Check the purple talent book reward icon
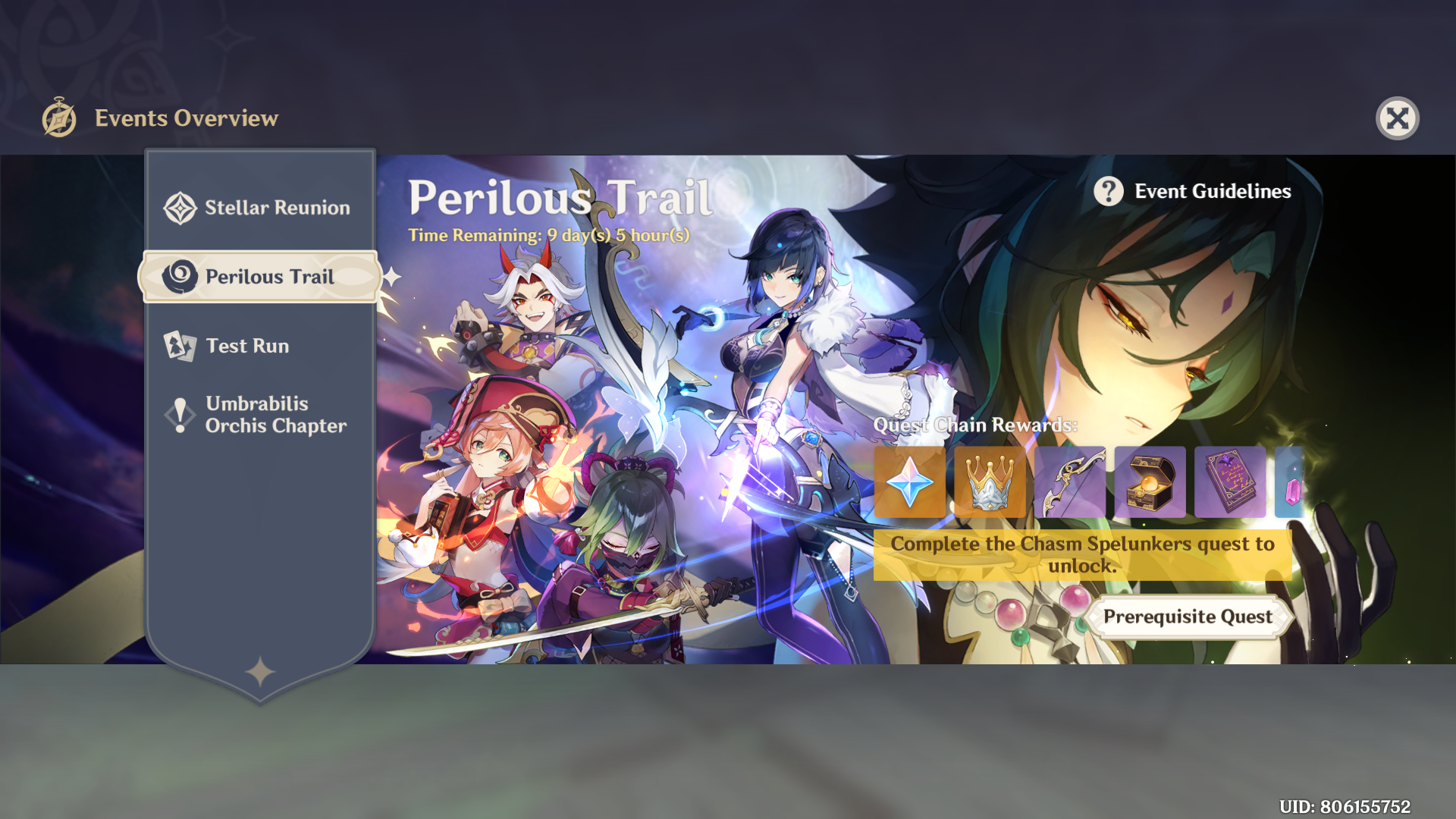The height and width of the screenshot is (819, 1456). point(1230,482)
